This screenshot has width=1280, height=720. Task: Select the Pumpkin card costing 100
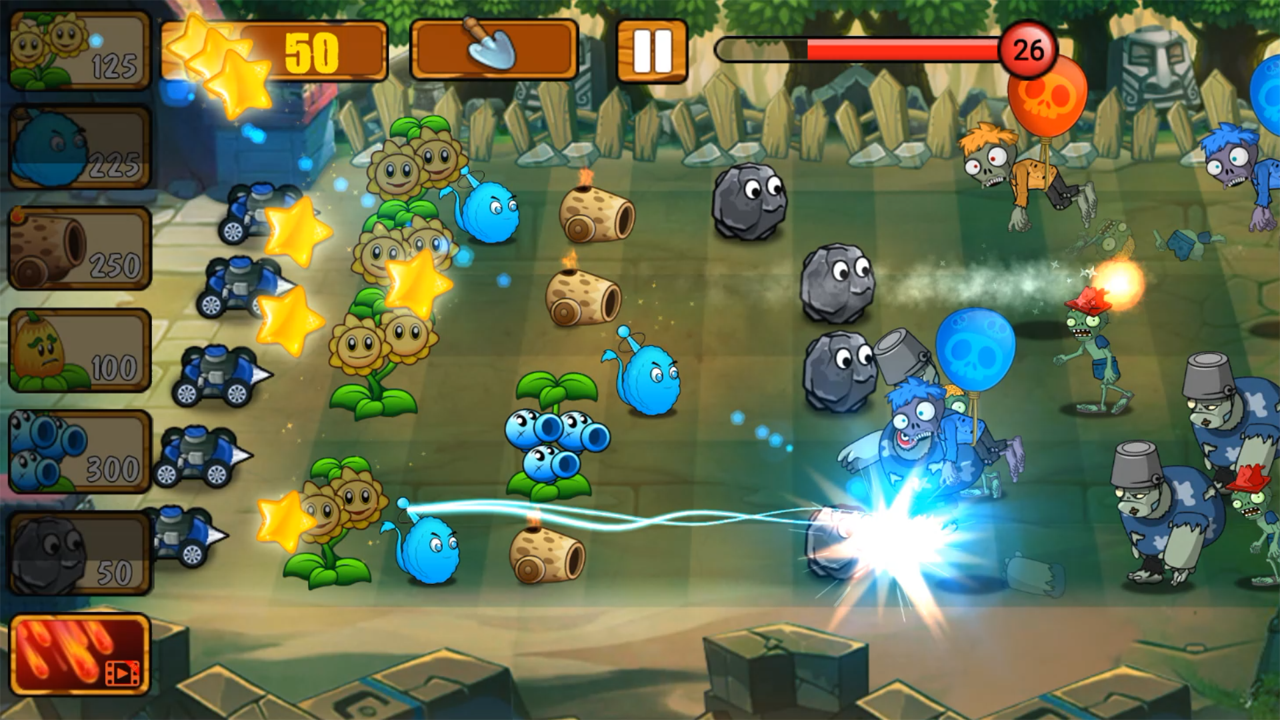point(78,349)
